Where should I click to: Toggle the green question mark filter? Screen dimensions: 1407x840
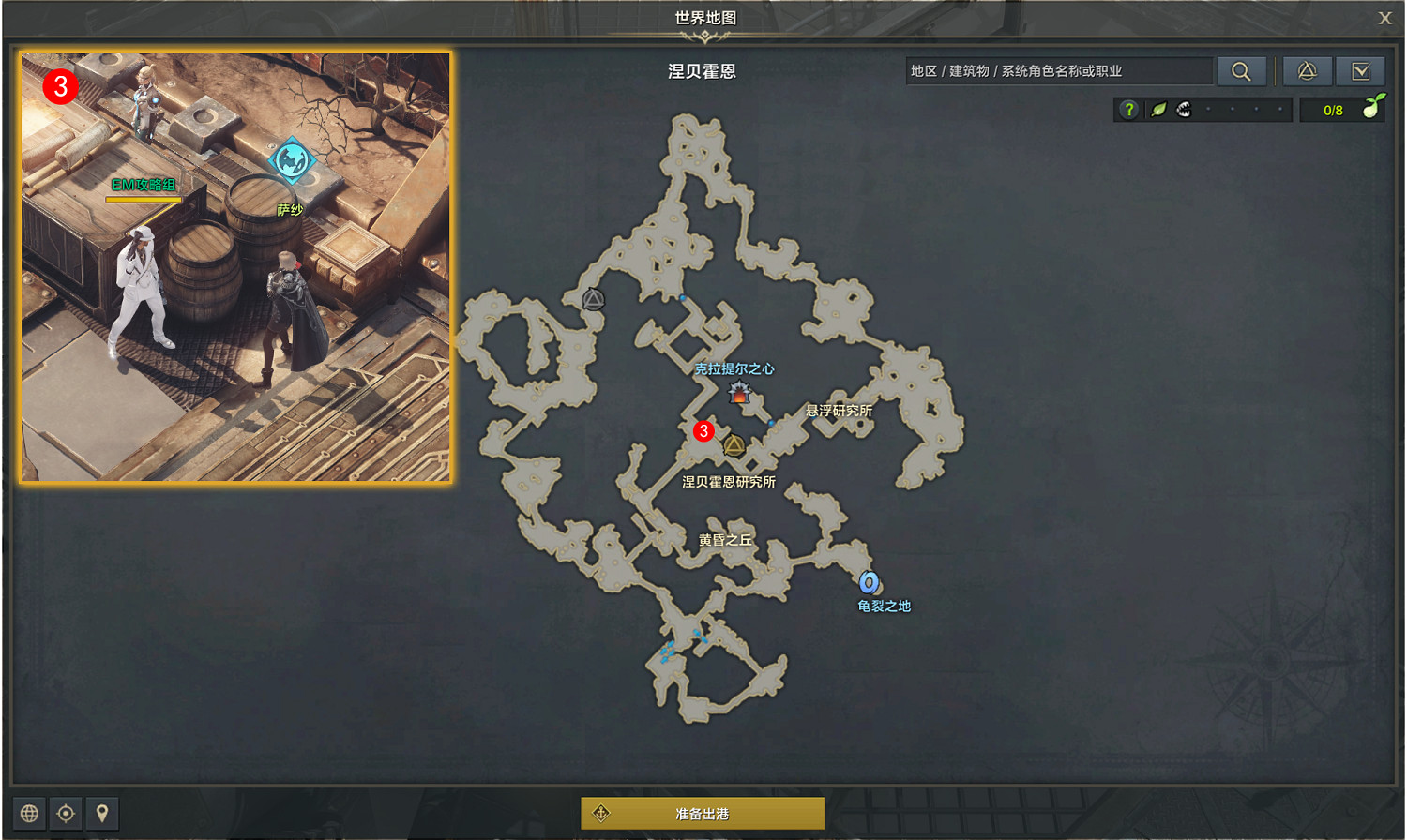pyautogui.click(x=1127, y=110)
